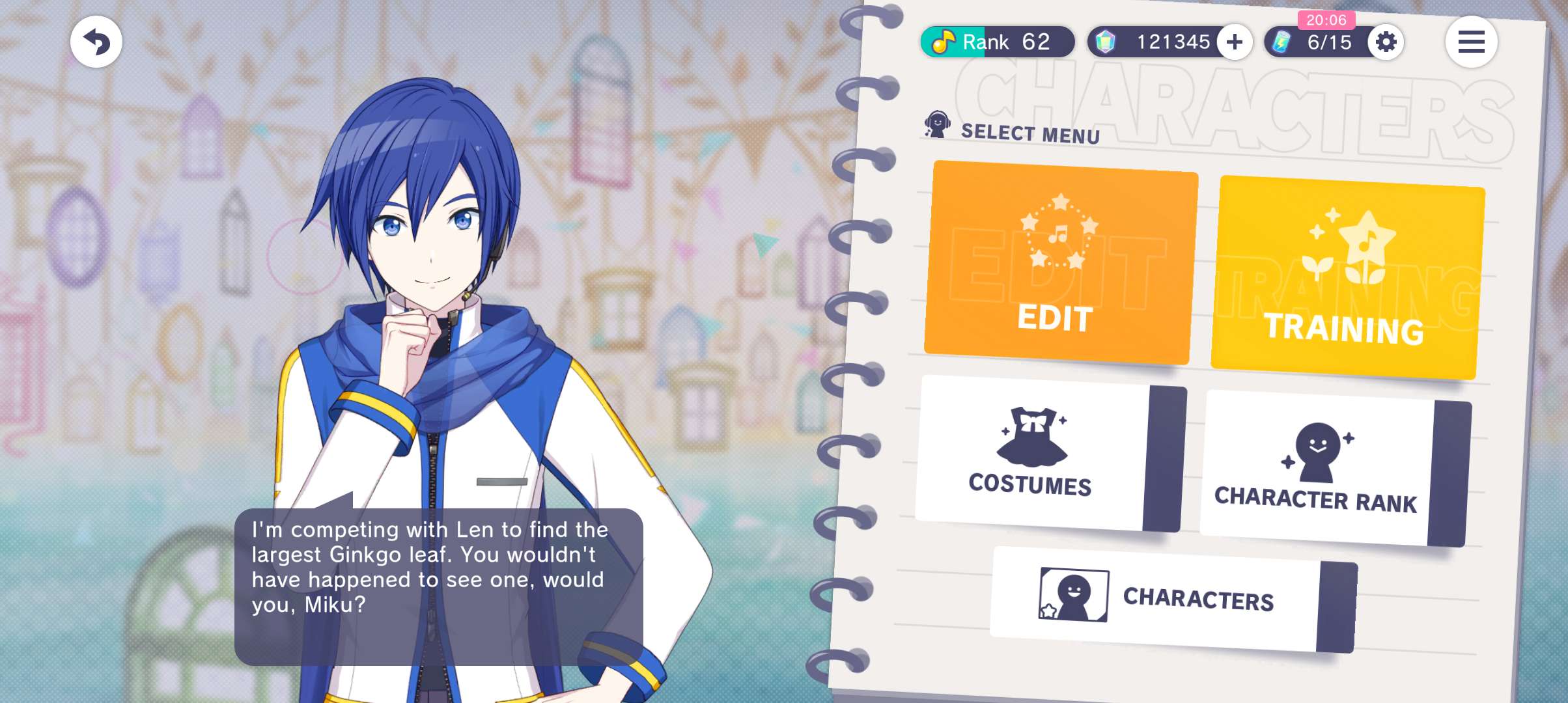Open the Training menu tile
1568x703 pixels.
click(1345, 277)
